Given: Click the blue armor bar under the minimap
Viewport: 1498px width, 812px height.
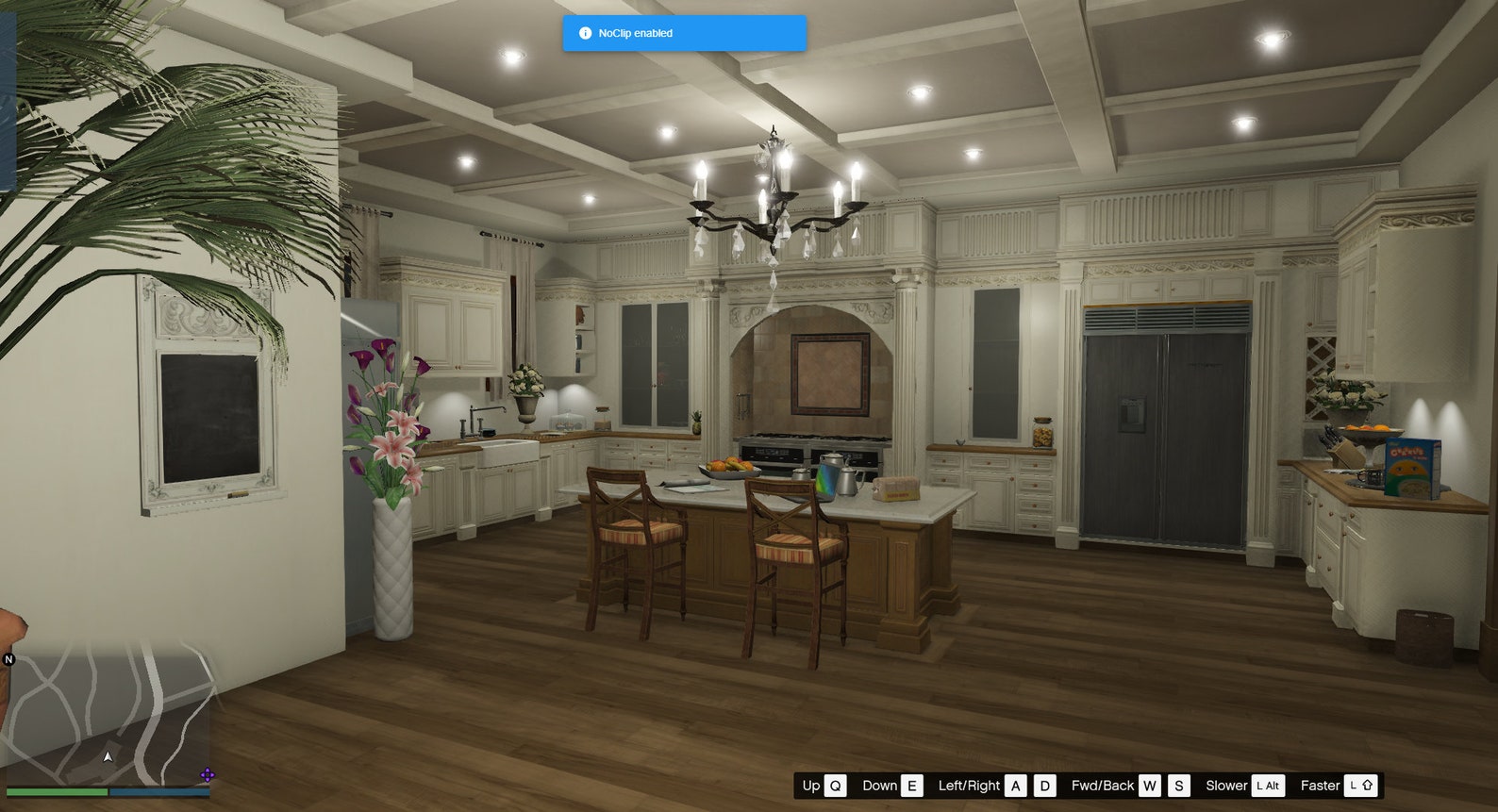Looking at the screenshot, I should (x=160, y=790).
